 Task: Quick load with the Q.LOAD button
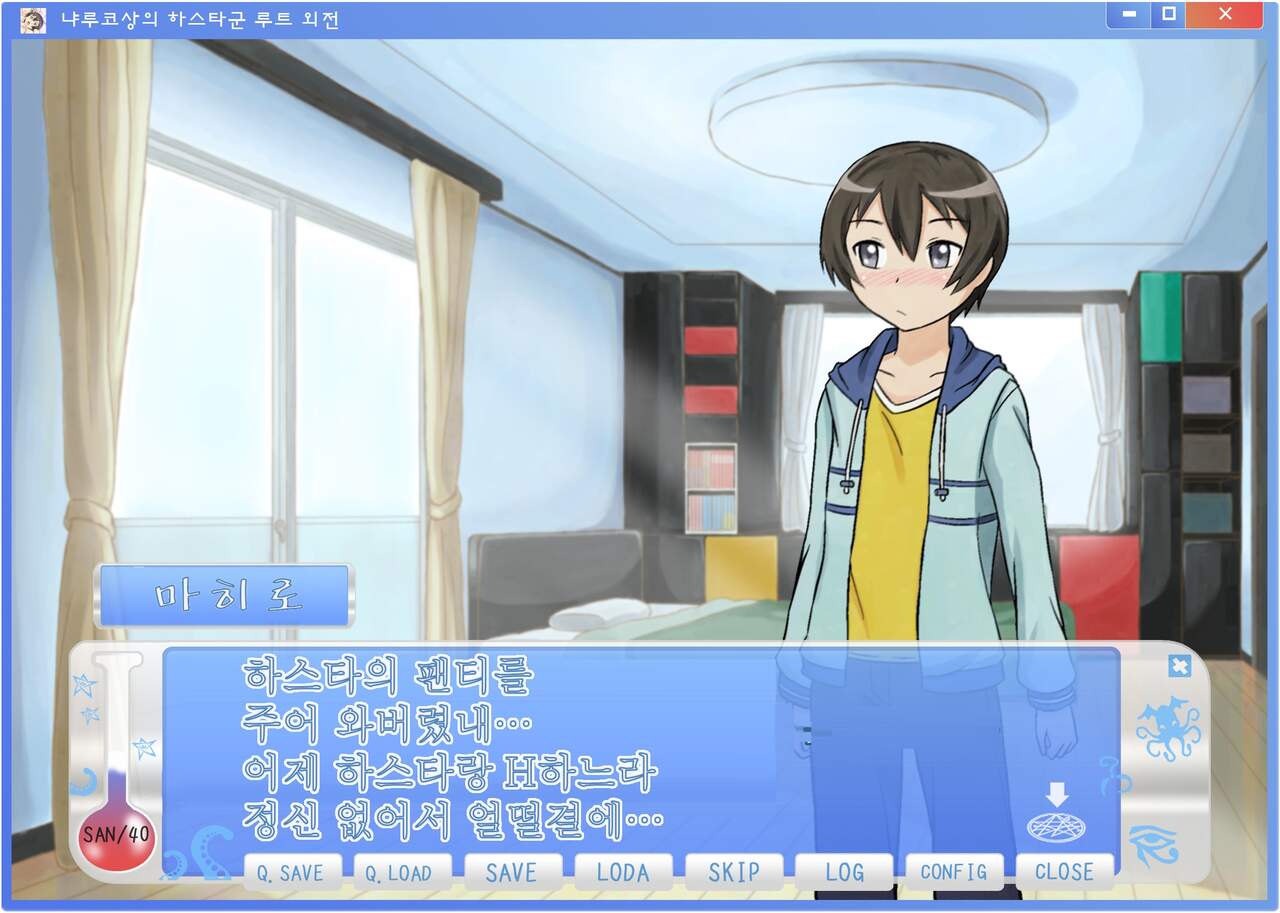click(401, 872)
